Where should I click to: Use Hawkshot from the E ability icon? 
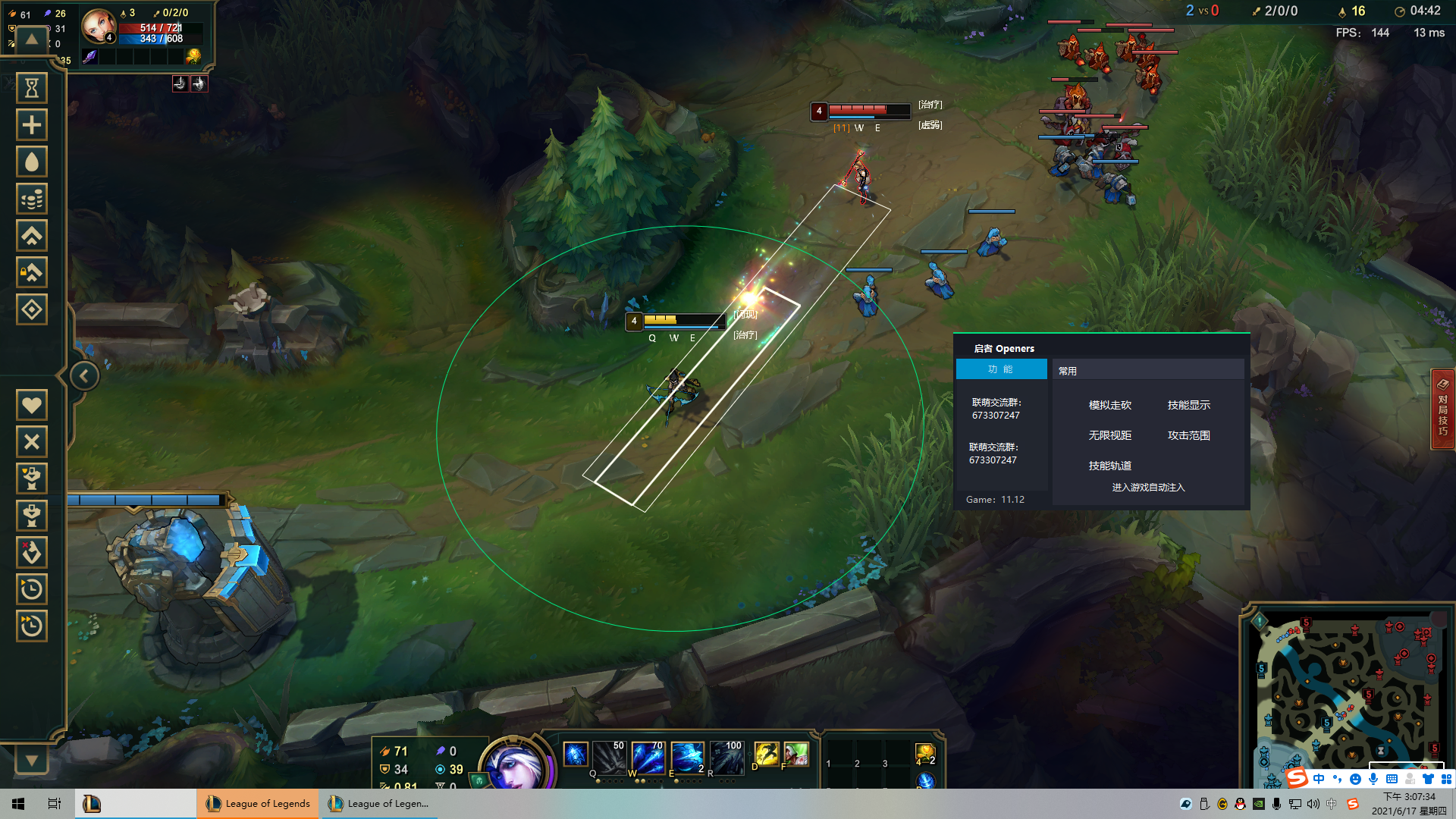687,757
